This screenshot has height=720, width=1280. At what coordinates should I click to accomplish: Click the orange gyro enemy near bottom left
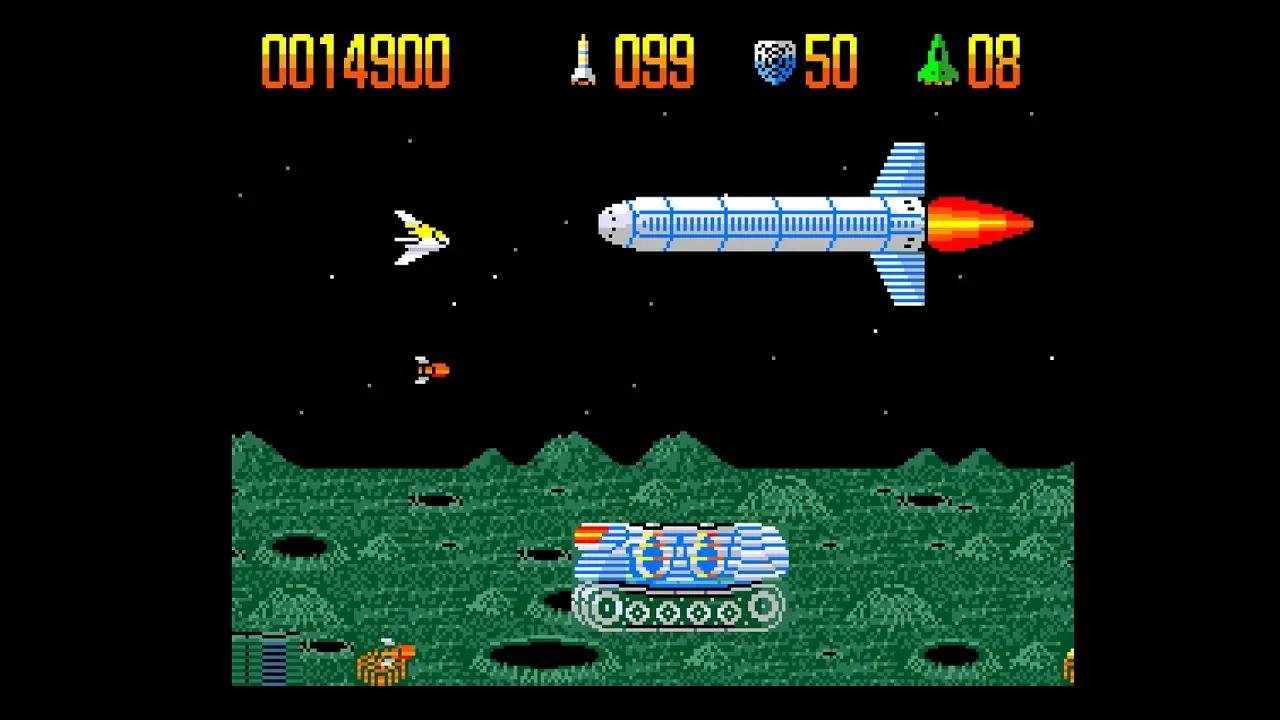[385, 662]
